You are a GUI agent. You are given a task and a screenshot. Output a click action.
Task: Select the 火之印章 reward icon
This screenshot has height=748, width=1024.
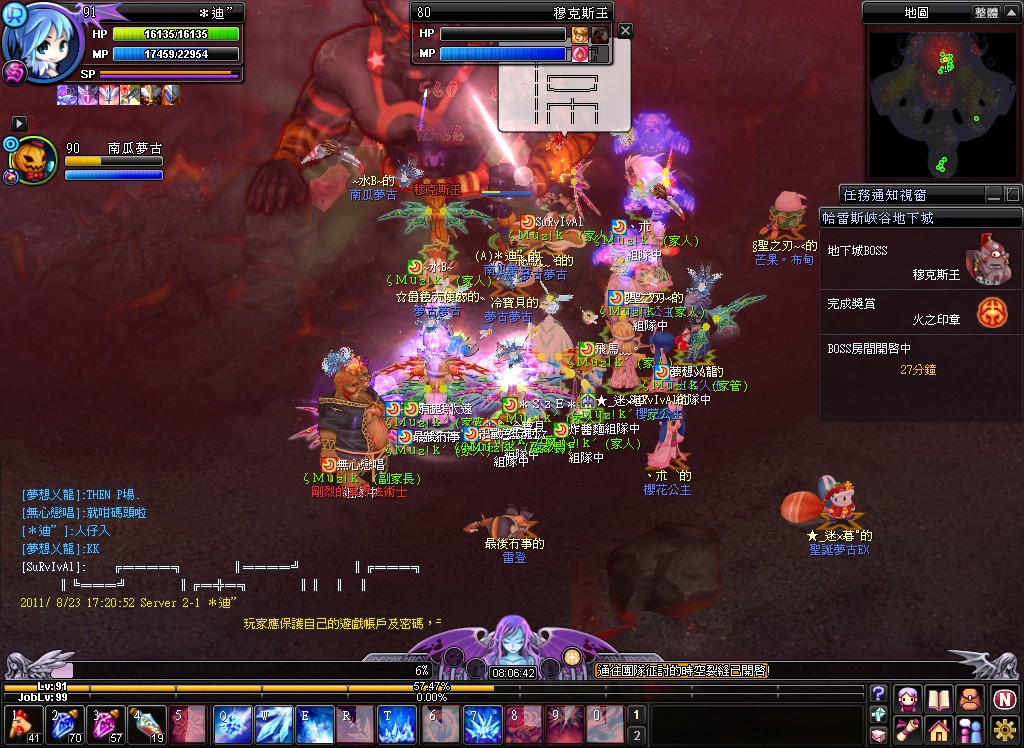coord(992,313)
